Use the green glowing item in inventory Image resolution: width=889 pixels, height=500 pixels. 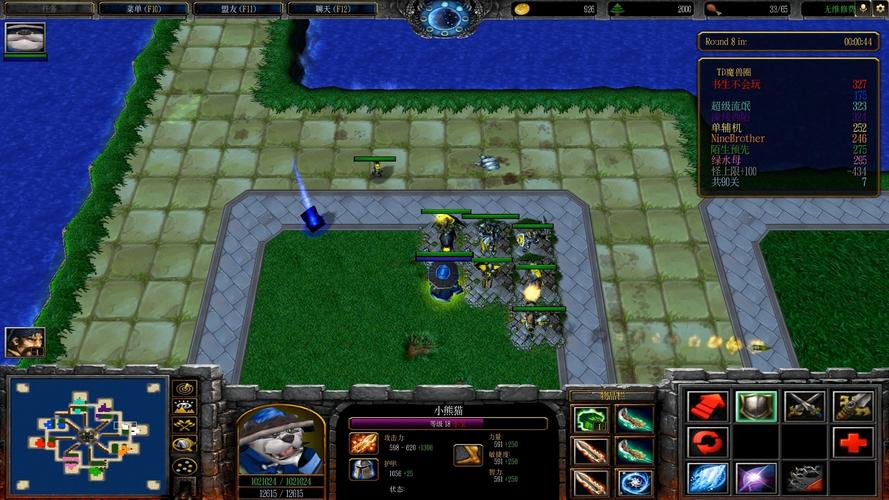click(x=589, y=419)
